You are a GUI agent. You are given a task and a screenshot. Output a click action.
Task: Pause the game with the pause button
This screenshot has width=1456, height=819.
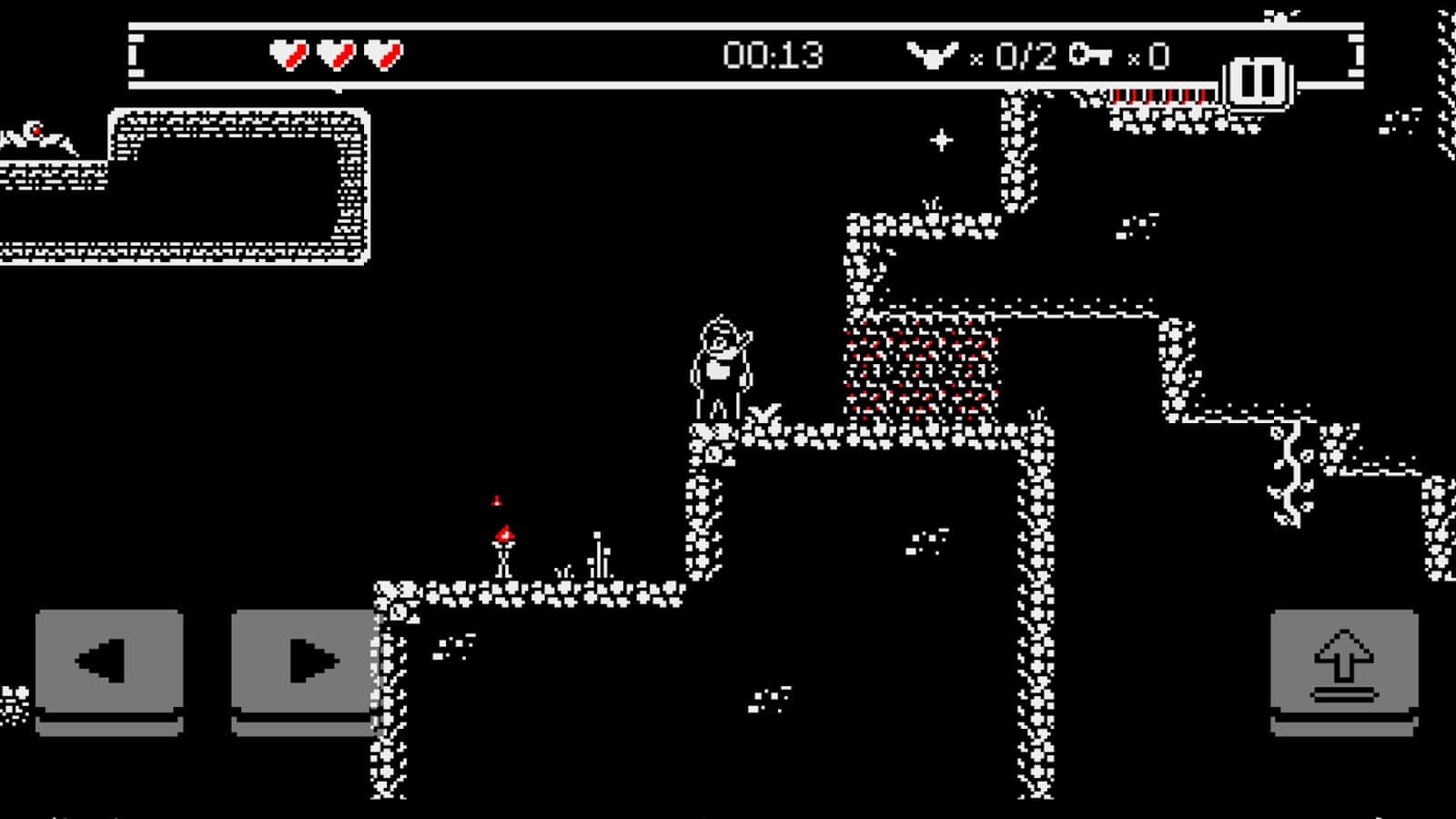[x=1259, y=82]
